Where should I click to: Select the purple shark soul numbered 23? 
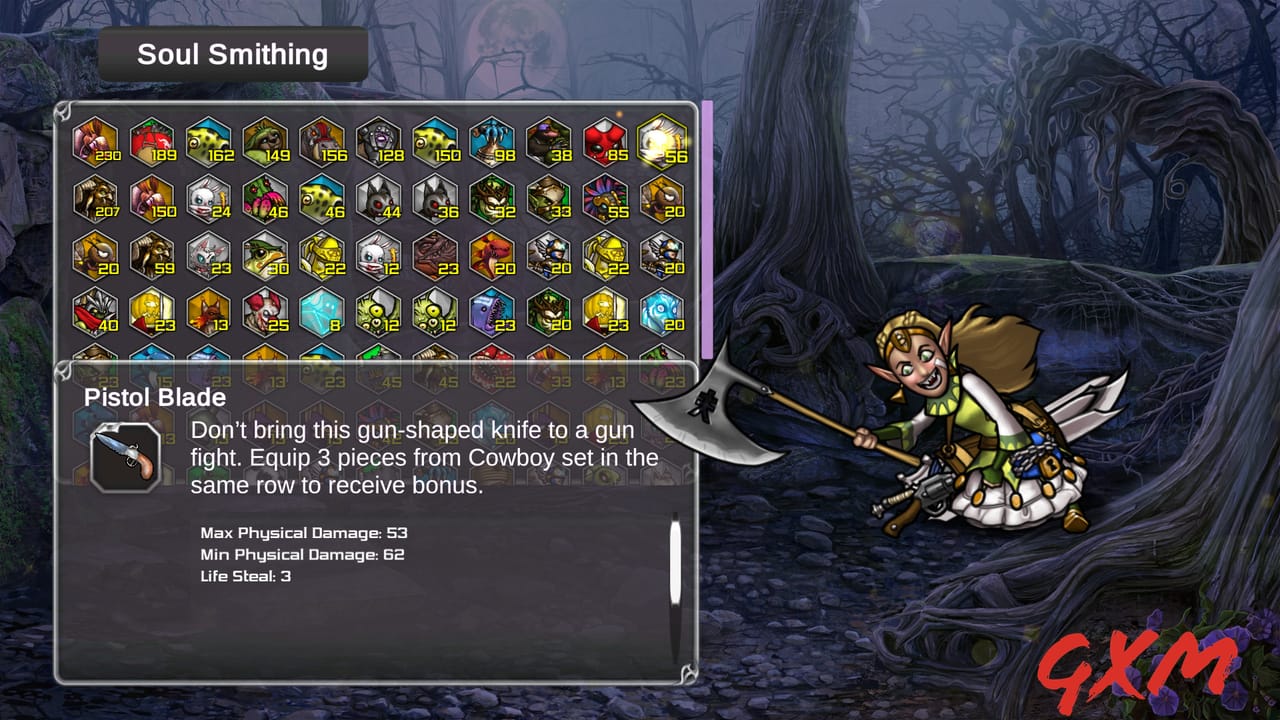point(492,311)
